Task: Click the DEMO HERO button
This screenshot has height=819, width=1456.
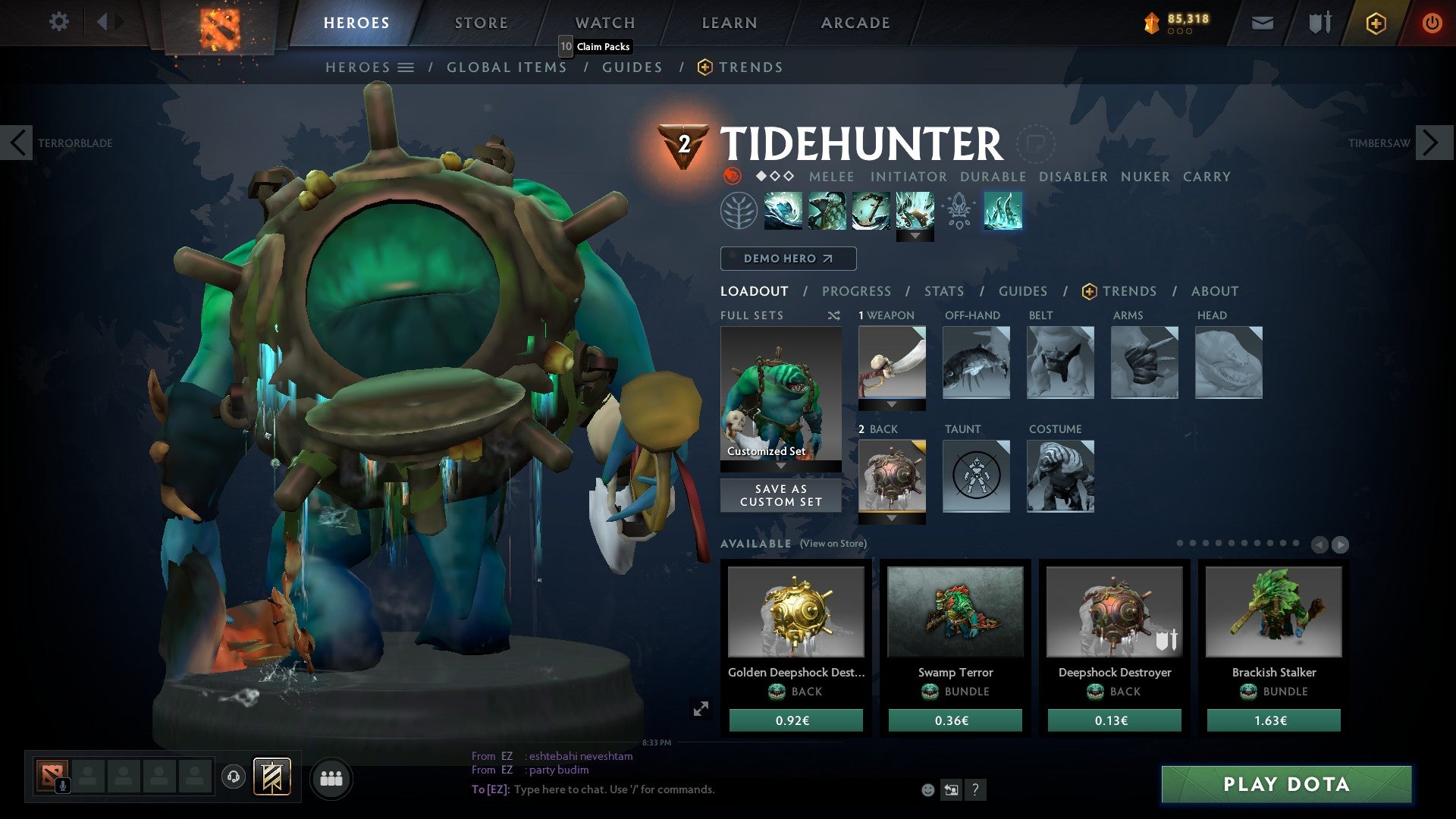Action: pyautogui.click(x=788, y=259)
